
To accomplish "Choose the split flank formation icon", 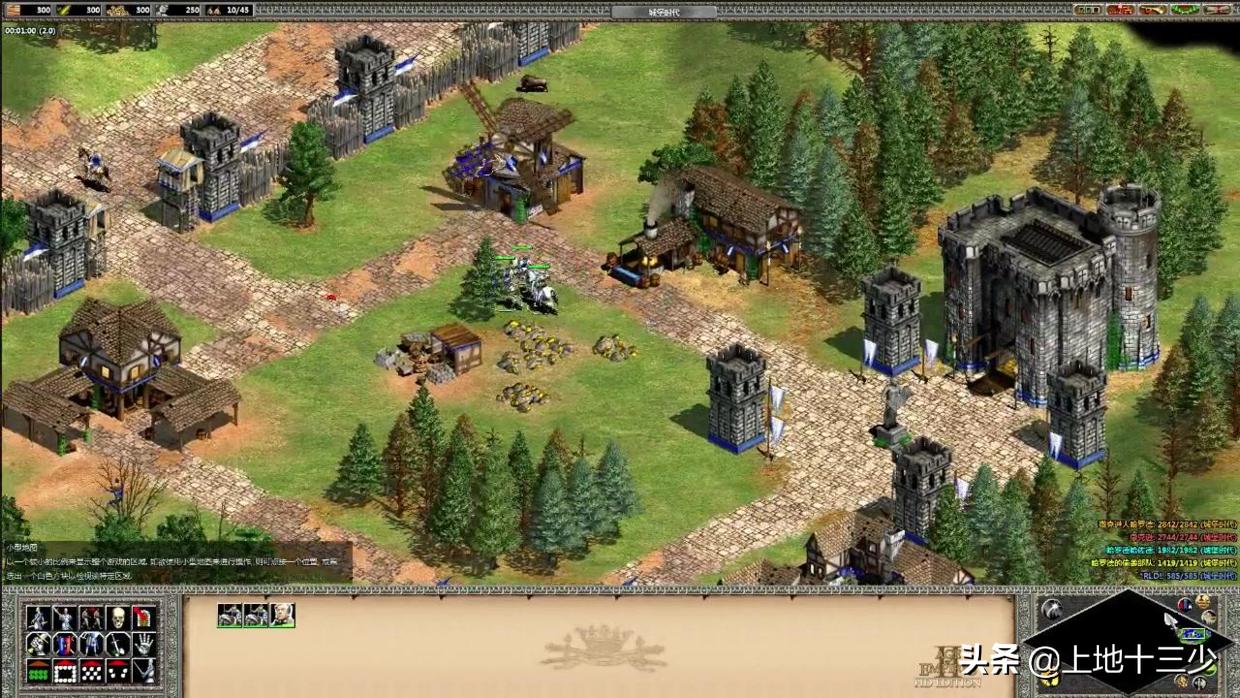I will [118, 671].
